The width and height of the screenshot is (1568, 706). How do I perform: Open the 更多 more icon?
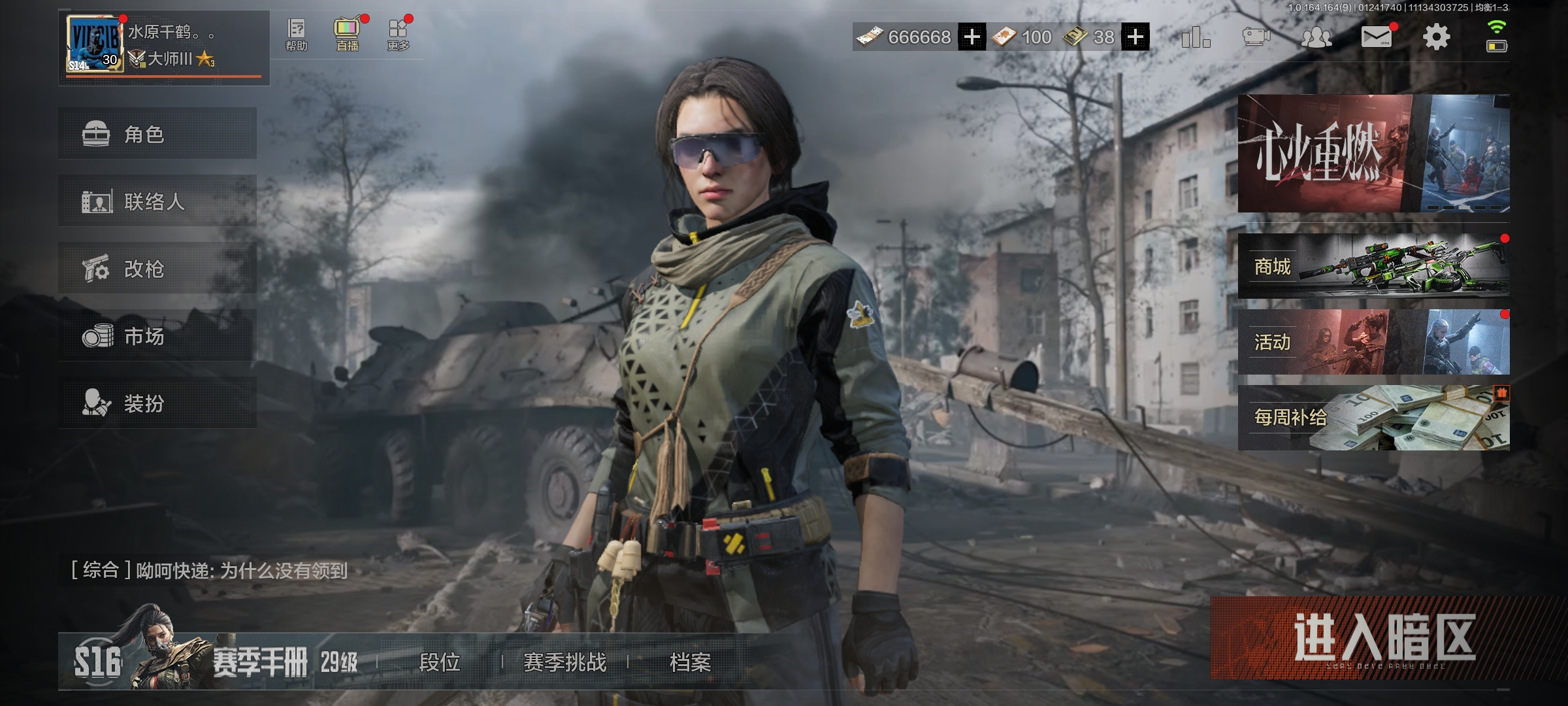[x=398, y=35]
